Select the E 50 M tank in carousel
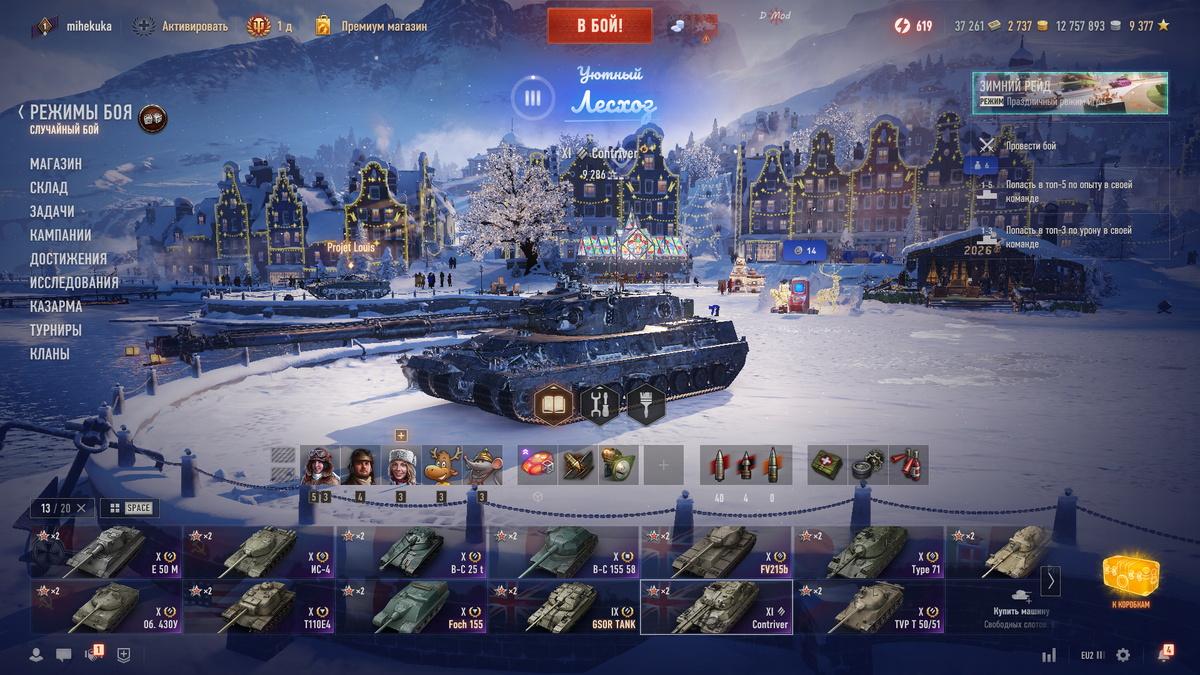The width and height of the screenshot is (1200, 675). (x=106, y=552)
